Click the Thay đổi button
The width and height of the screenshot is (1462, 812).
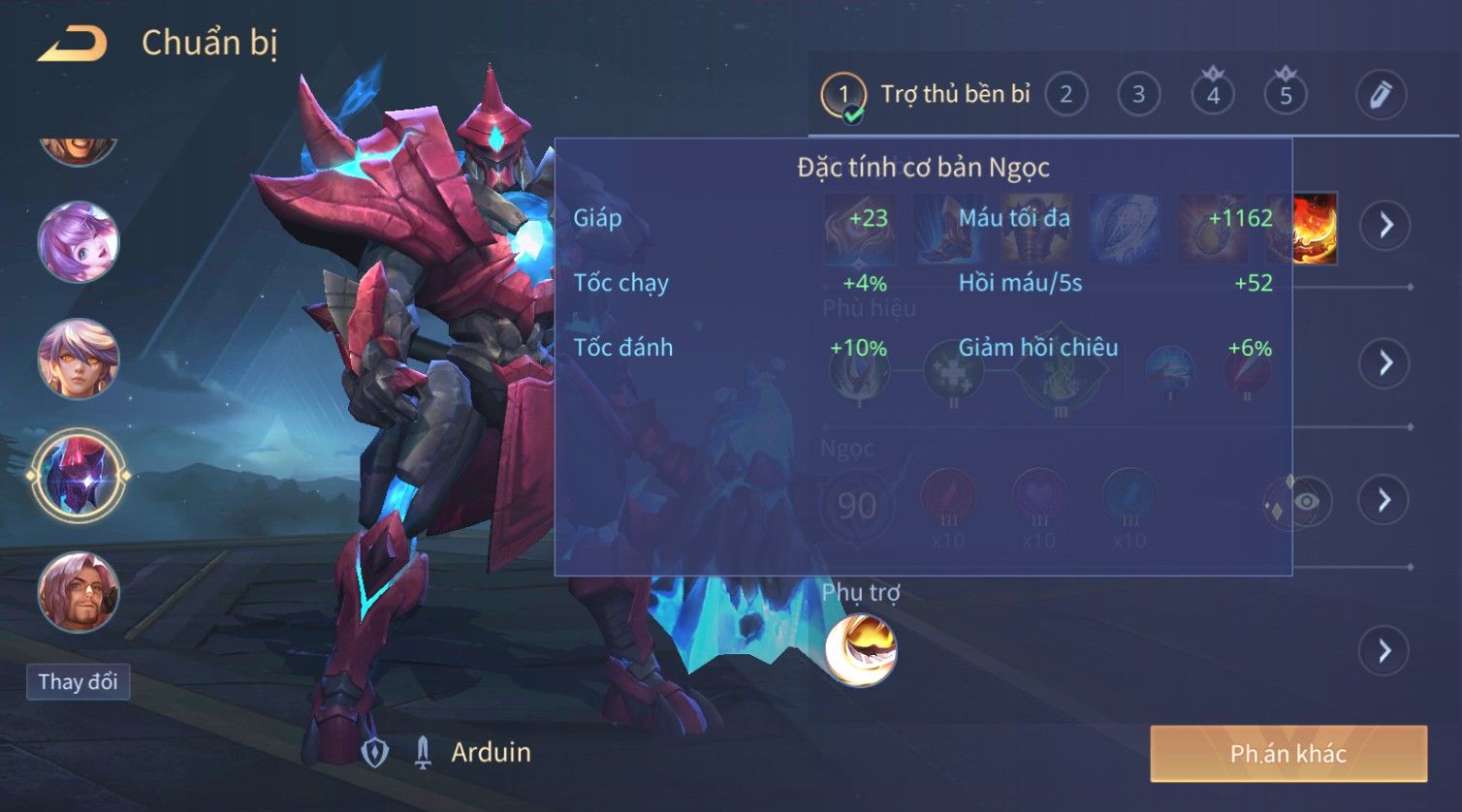coord(78,681)
